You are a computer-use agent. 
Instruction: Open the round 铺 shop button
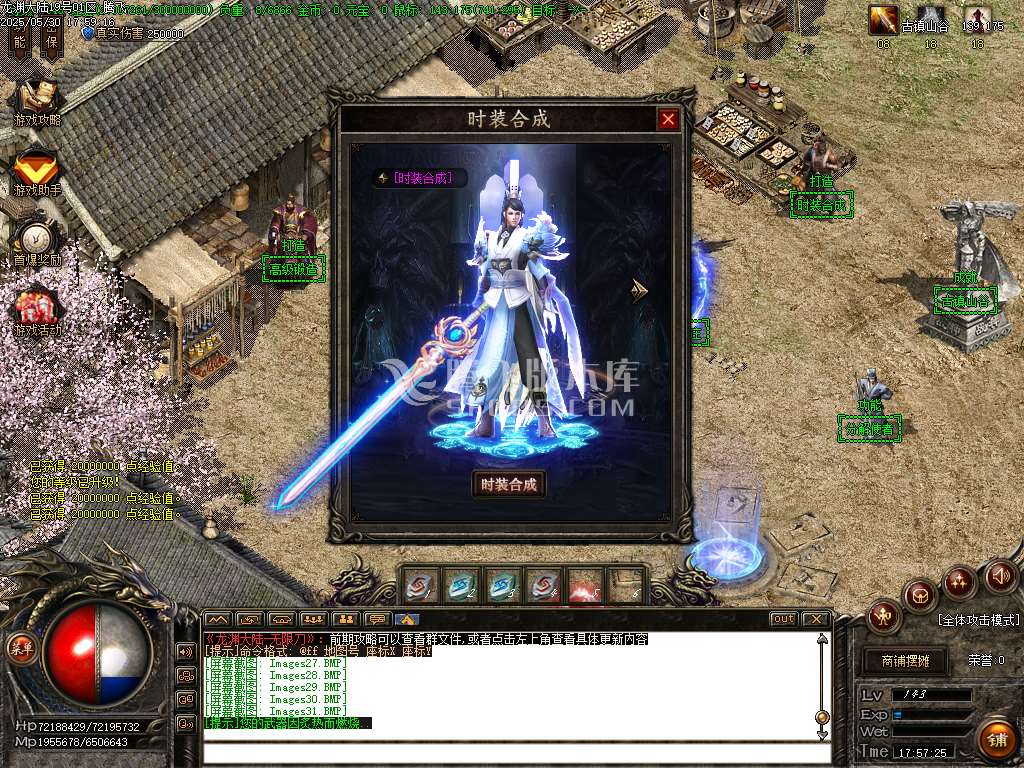995,739
